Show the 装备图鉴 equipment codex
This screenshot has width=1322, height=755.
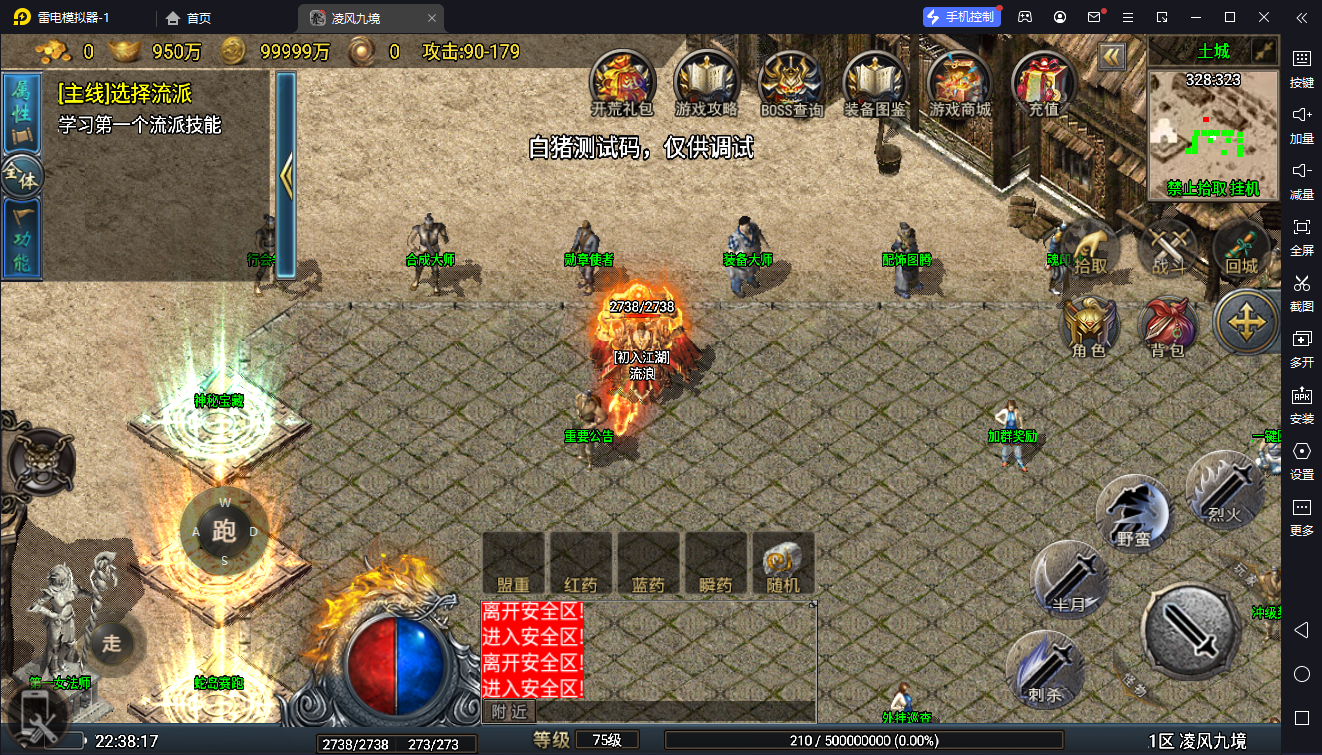coord(876,81)
